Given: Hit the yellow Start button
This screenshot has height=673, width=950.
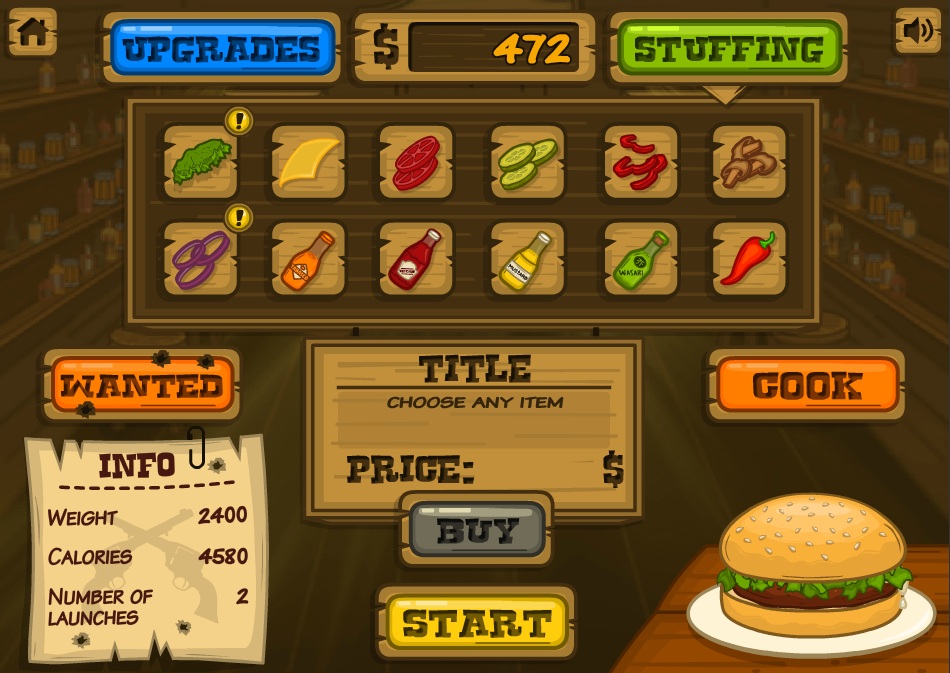Looking at the screenshot, I should click(476, 622).
